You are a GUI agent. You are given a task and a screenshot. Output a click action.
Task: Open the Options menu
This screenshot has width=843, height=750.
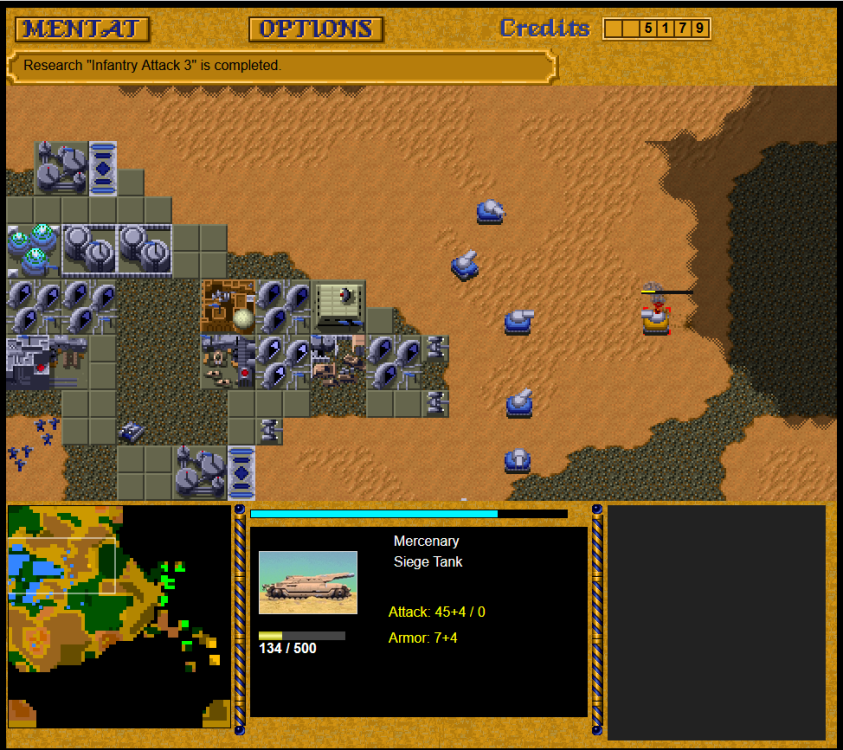coord(316,29)
